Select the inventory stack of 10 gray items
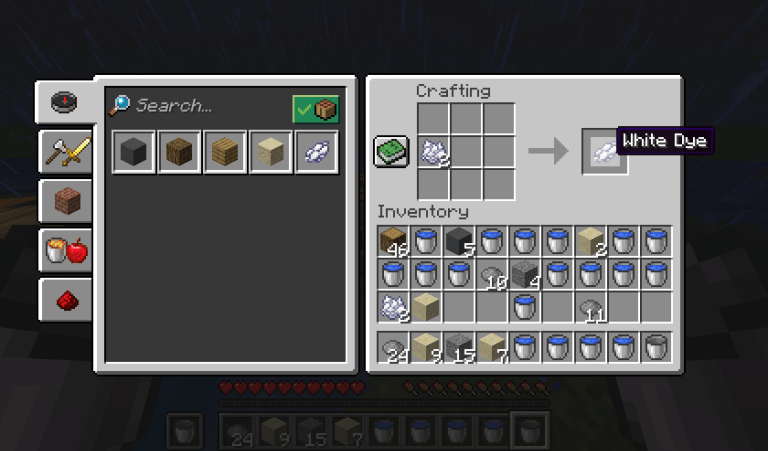 coord(492,274)
